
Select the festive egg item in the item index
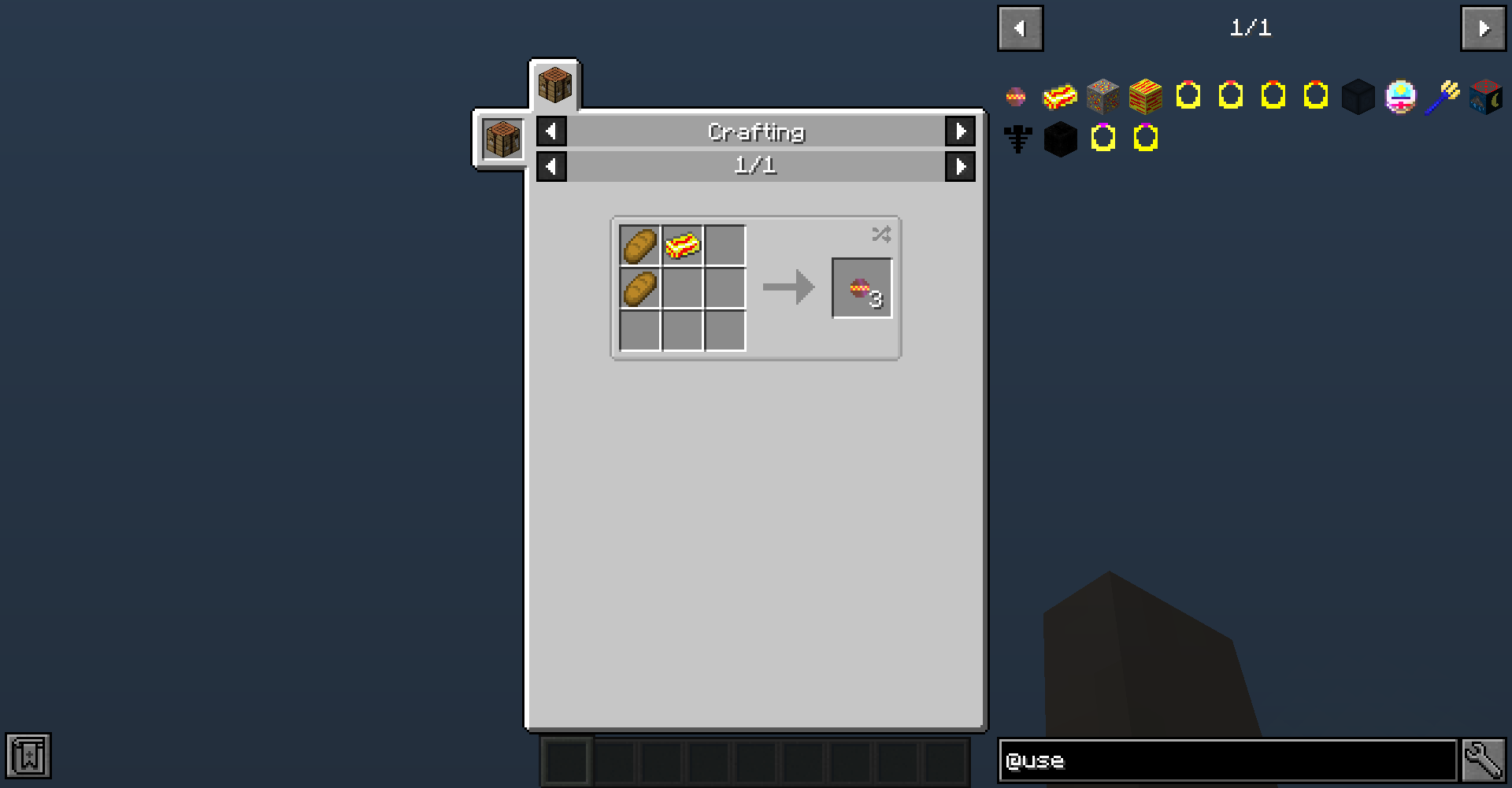(x=1401, y=96)
